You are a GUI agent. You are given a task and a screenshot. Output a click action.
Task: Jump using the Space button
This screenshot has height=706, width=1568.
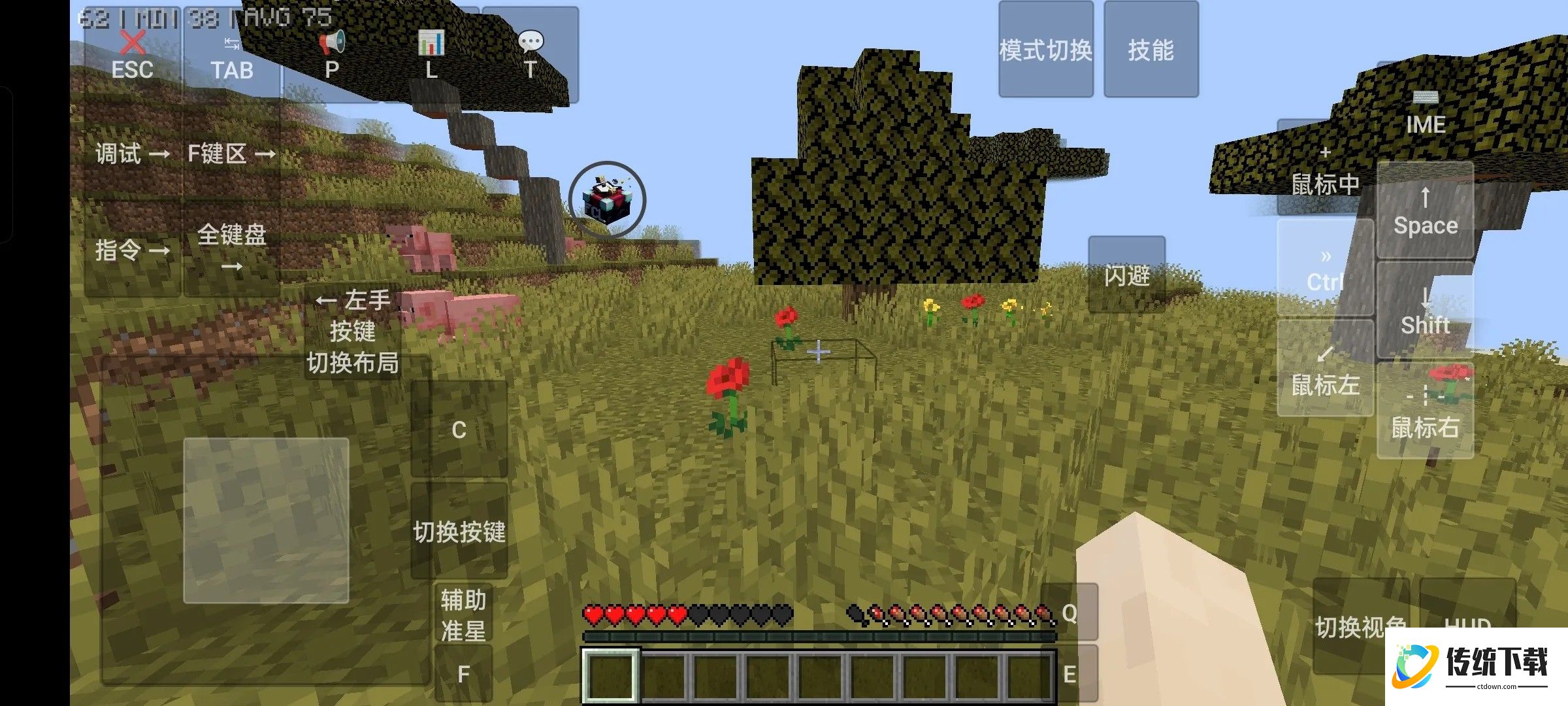pos(1426,210)
